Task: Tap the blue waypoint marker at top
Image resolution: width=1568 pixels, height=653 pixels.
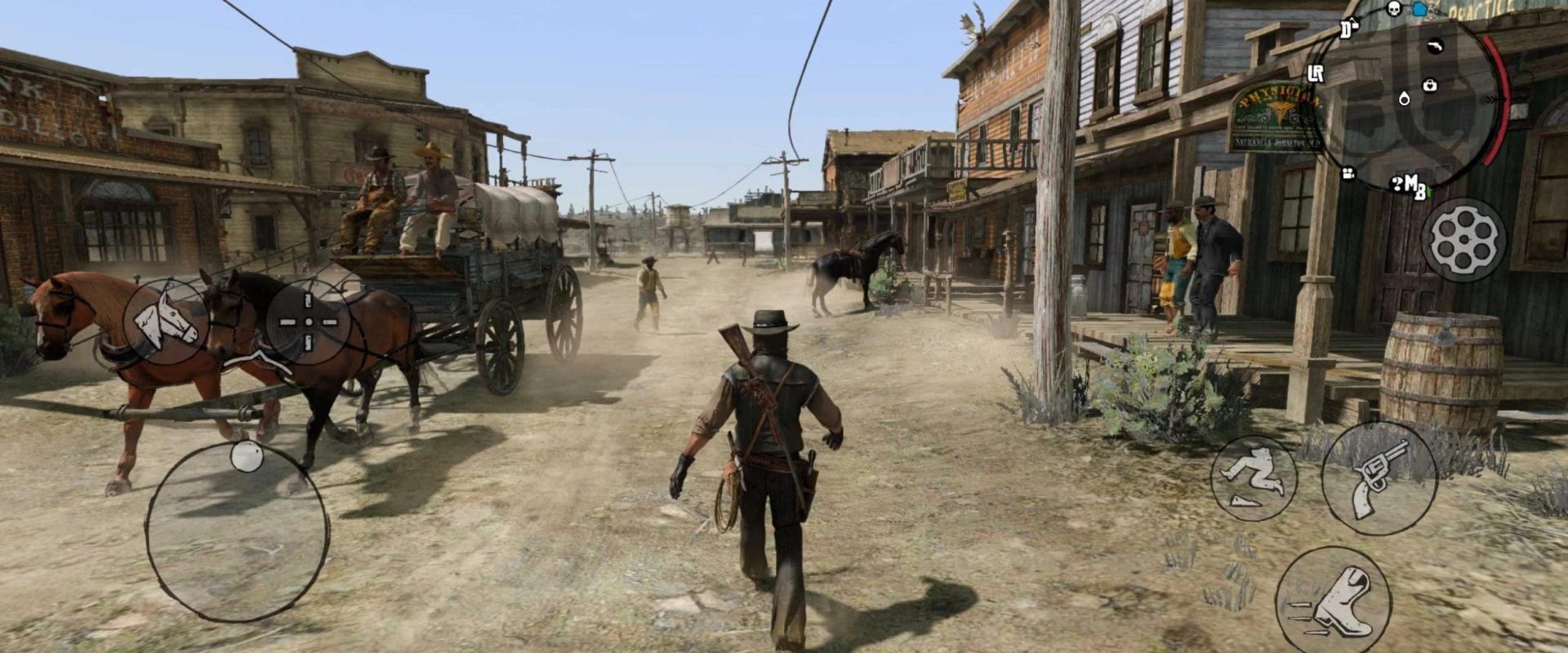Action: tap(1418, 8)
